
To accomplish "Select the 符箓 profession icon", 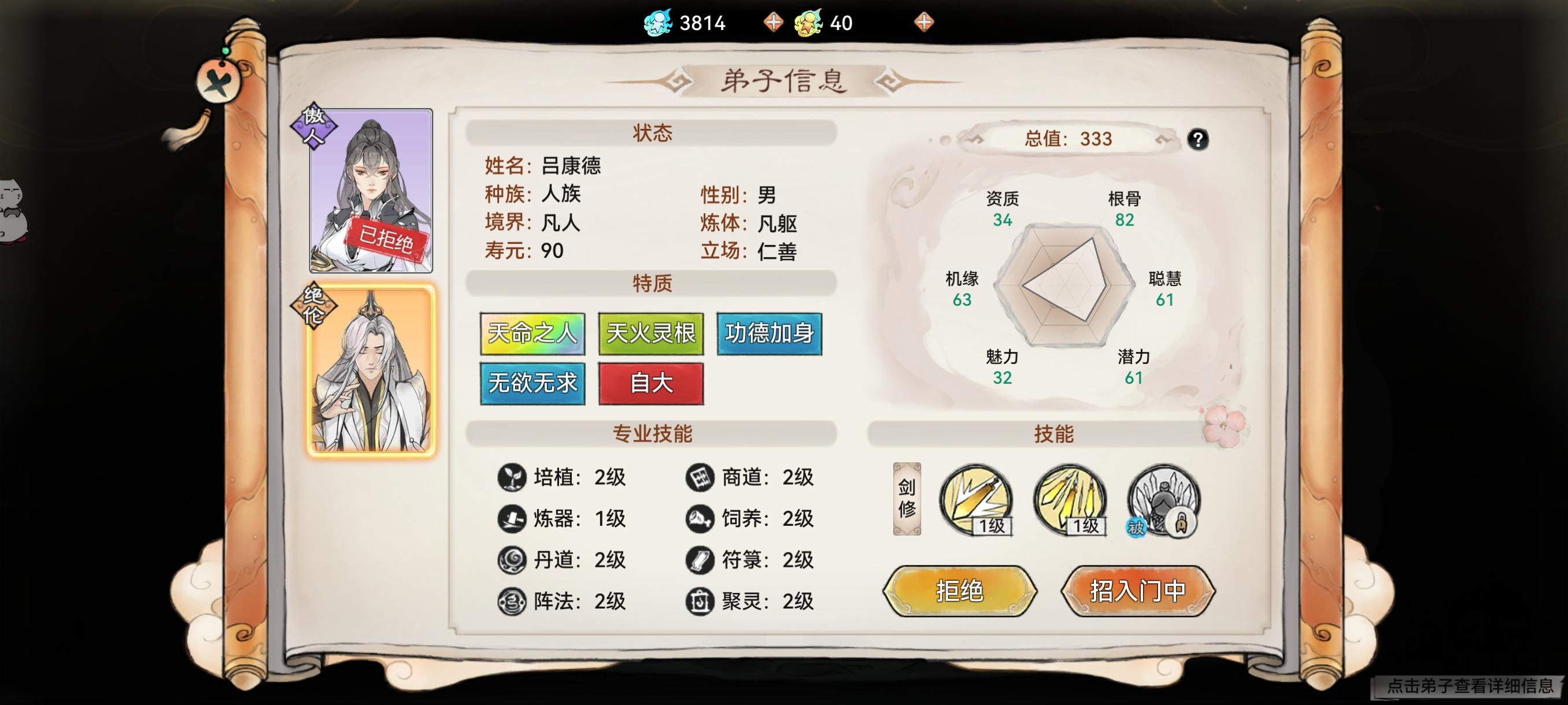I will click(701, 559).
